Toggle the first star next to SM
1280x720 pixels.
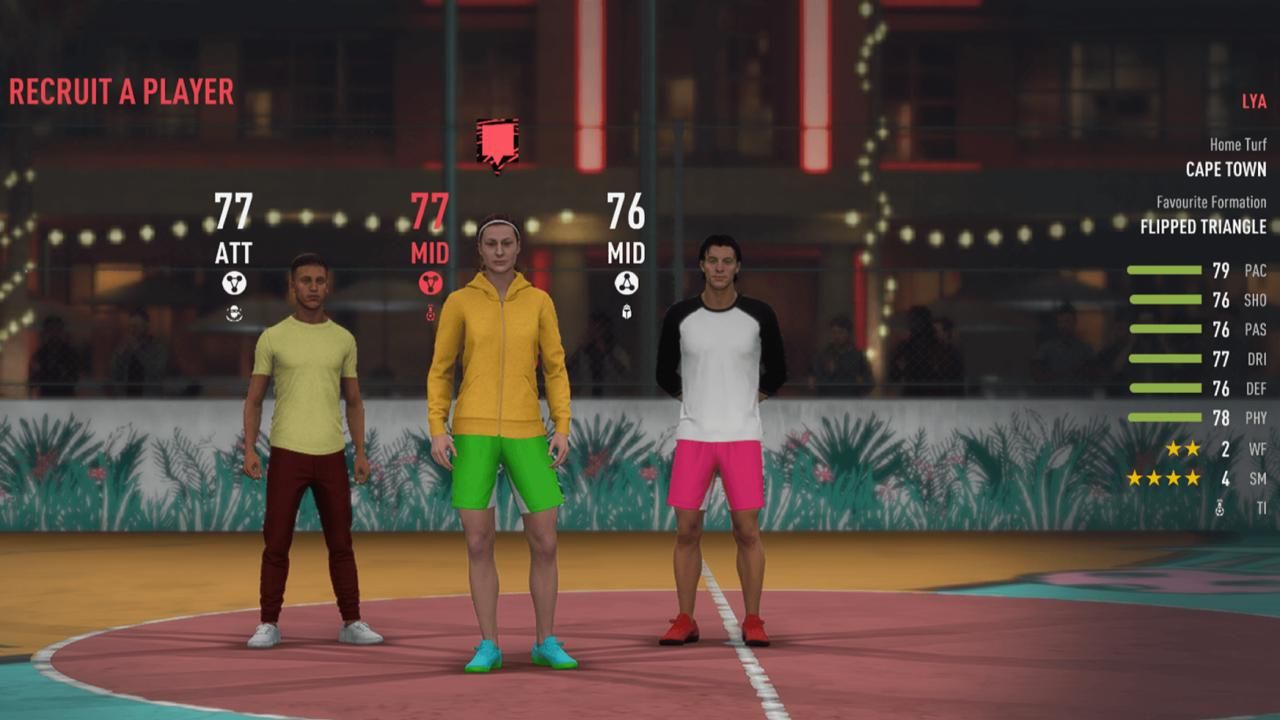coord(1134,479)
